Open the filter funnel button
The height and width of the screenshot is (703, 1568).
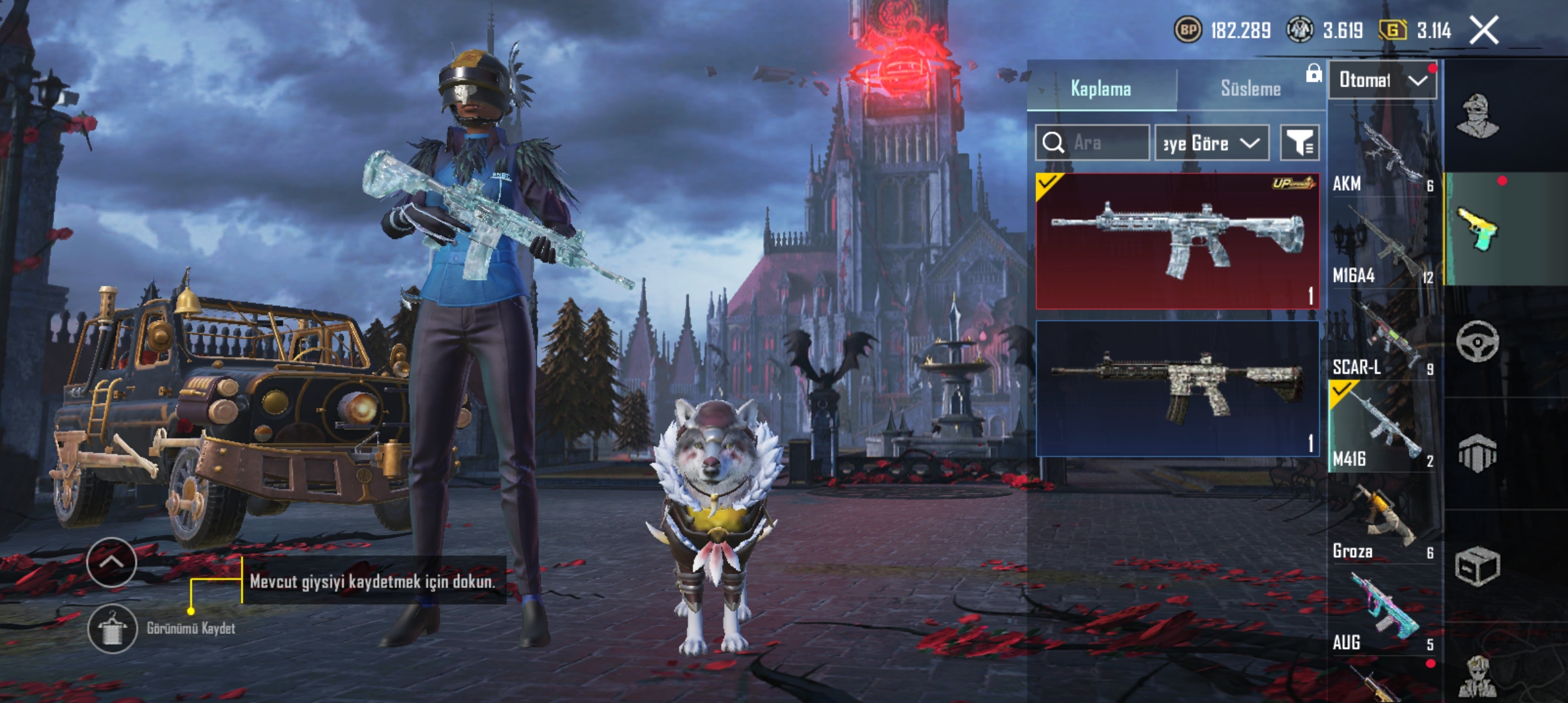tap(1300, 143)
